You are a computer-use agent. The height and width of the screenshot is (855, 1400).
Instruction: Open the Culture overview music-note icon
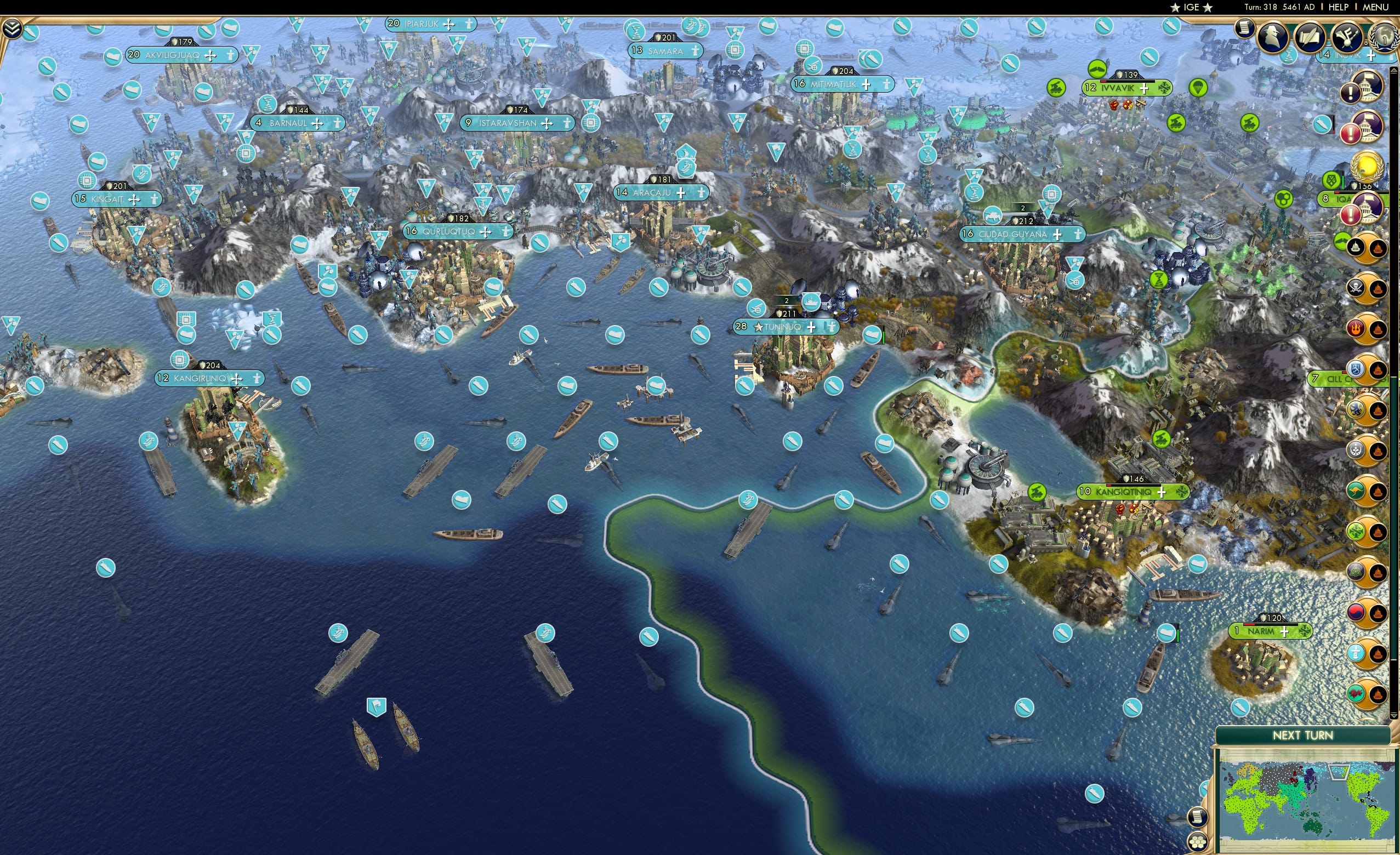tap(1347, 35)
